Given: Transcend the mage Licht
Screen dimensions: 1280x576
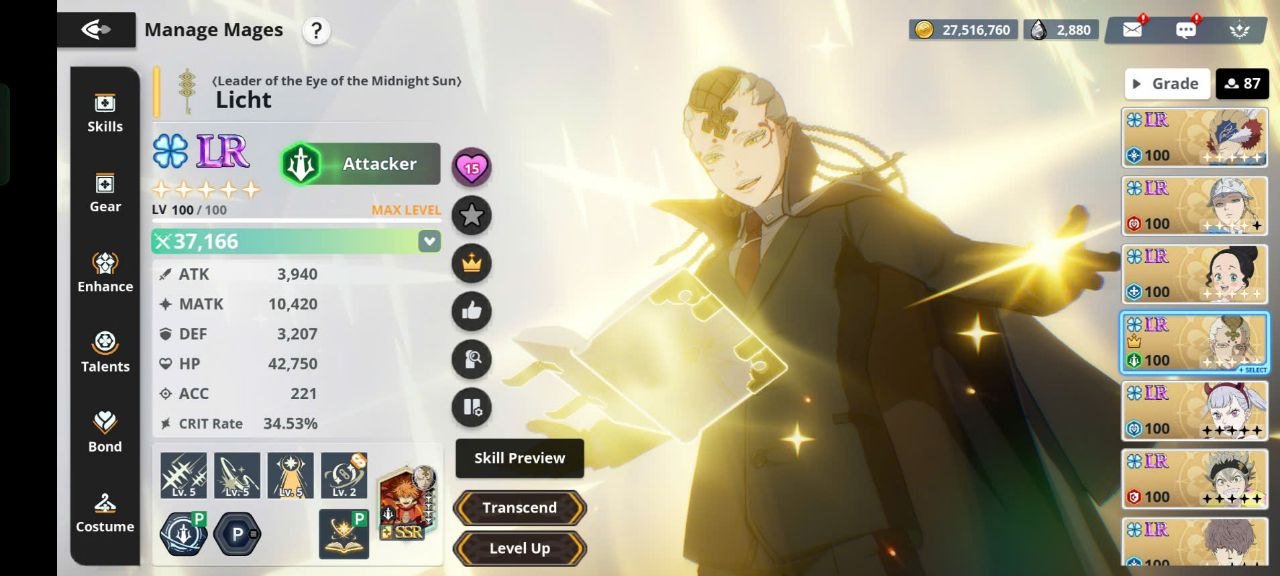Looking at the screenshot, I should pyautogui.click(x=519, y=508).
